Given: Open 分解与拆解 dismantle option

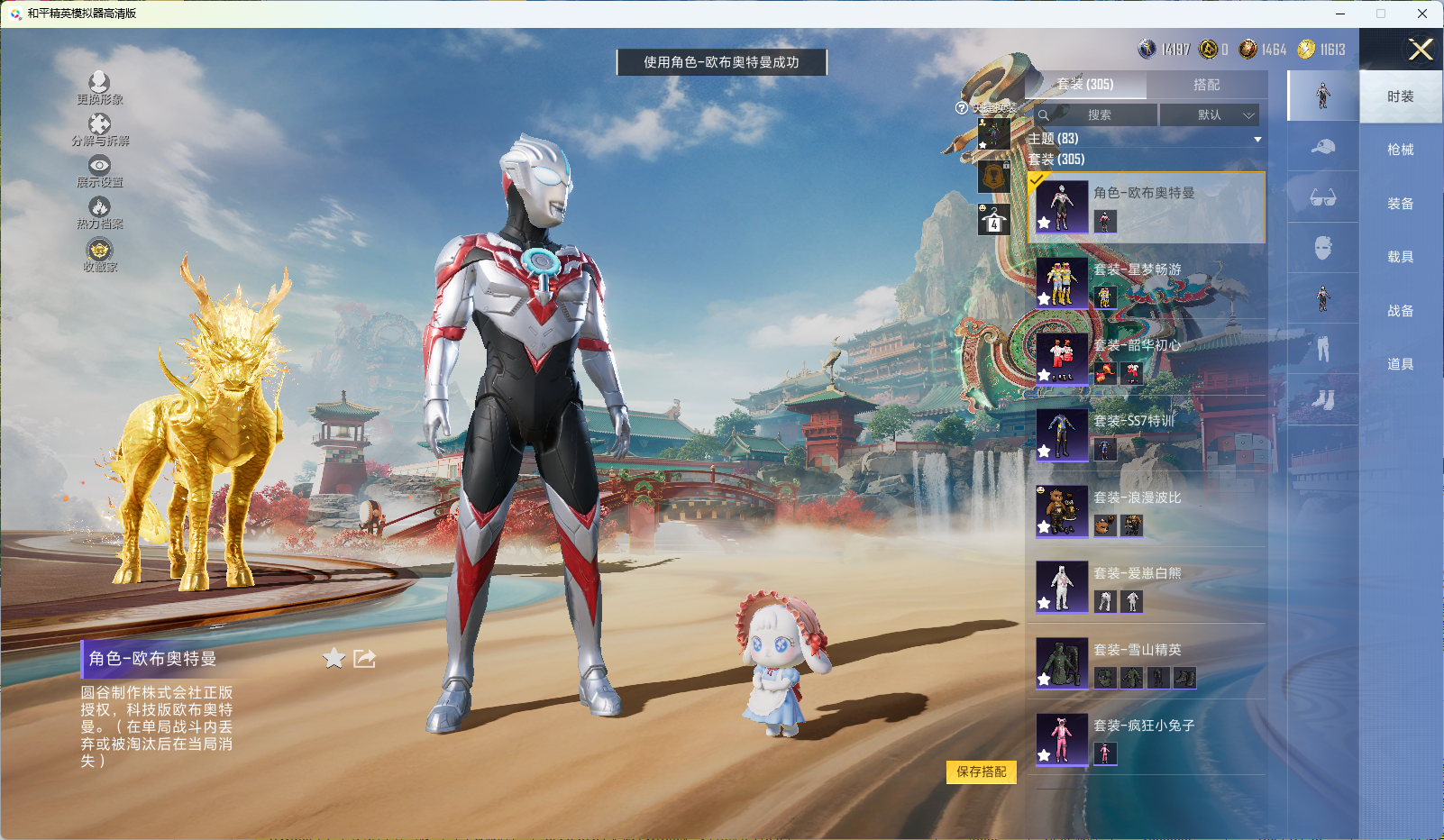Looking at the screenshot, I should 100,130.
